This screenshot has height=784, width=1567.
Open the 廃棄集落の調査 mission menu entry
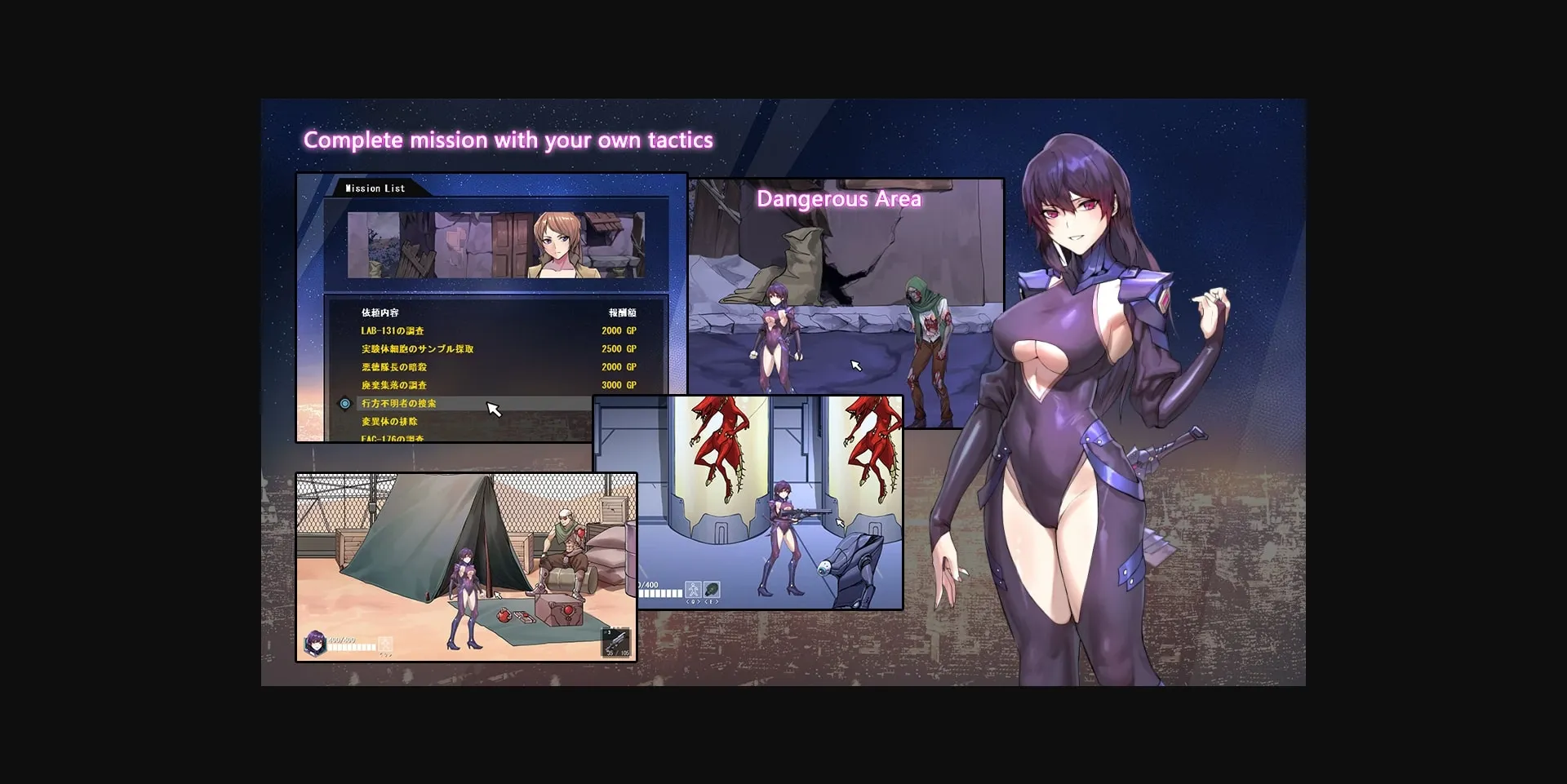(397, 385)
